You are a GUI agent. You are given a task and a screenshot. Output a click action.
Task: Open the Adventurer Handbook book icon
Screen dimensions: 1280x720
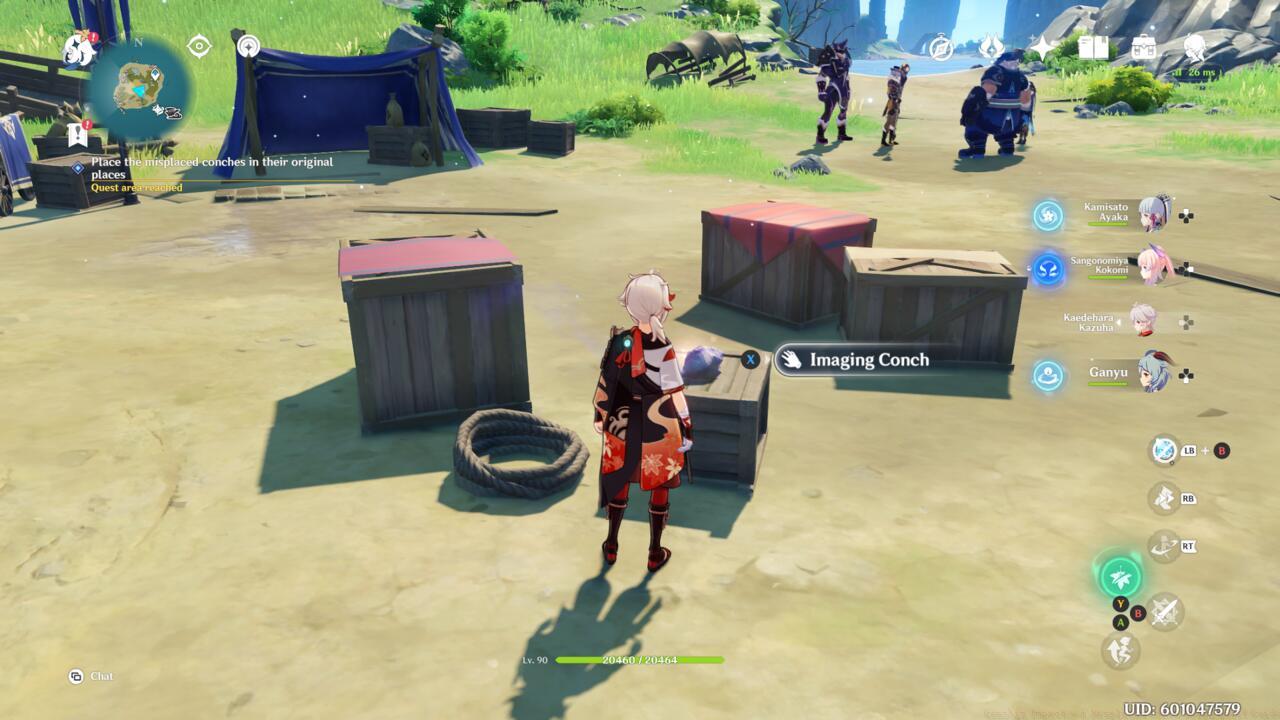(1093, 47)
